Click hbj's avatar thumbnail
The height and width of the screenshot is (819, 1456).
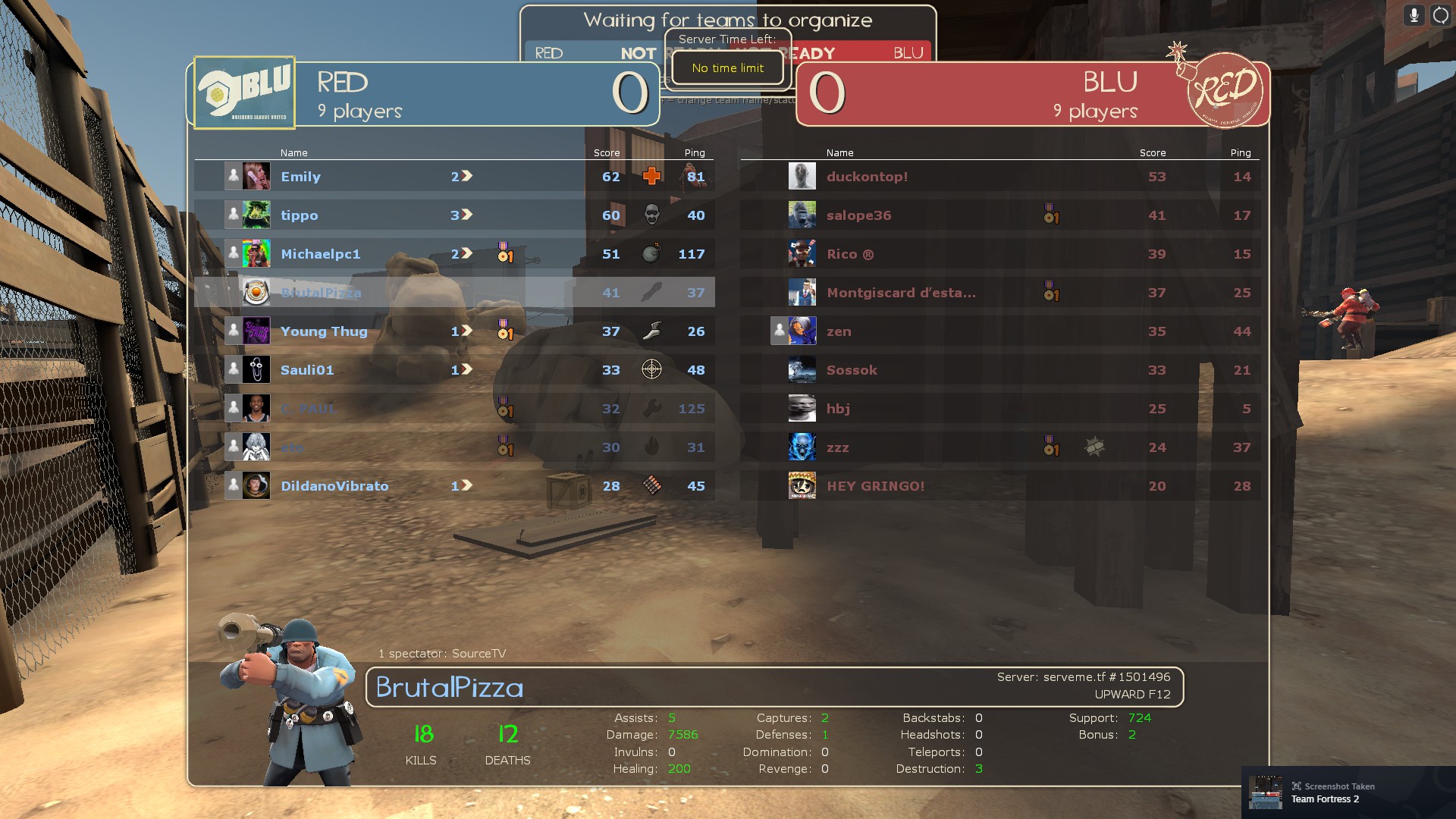(x=802, y=409)
